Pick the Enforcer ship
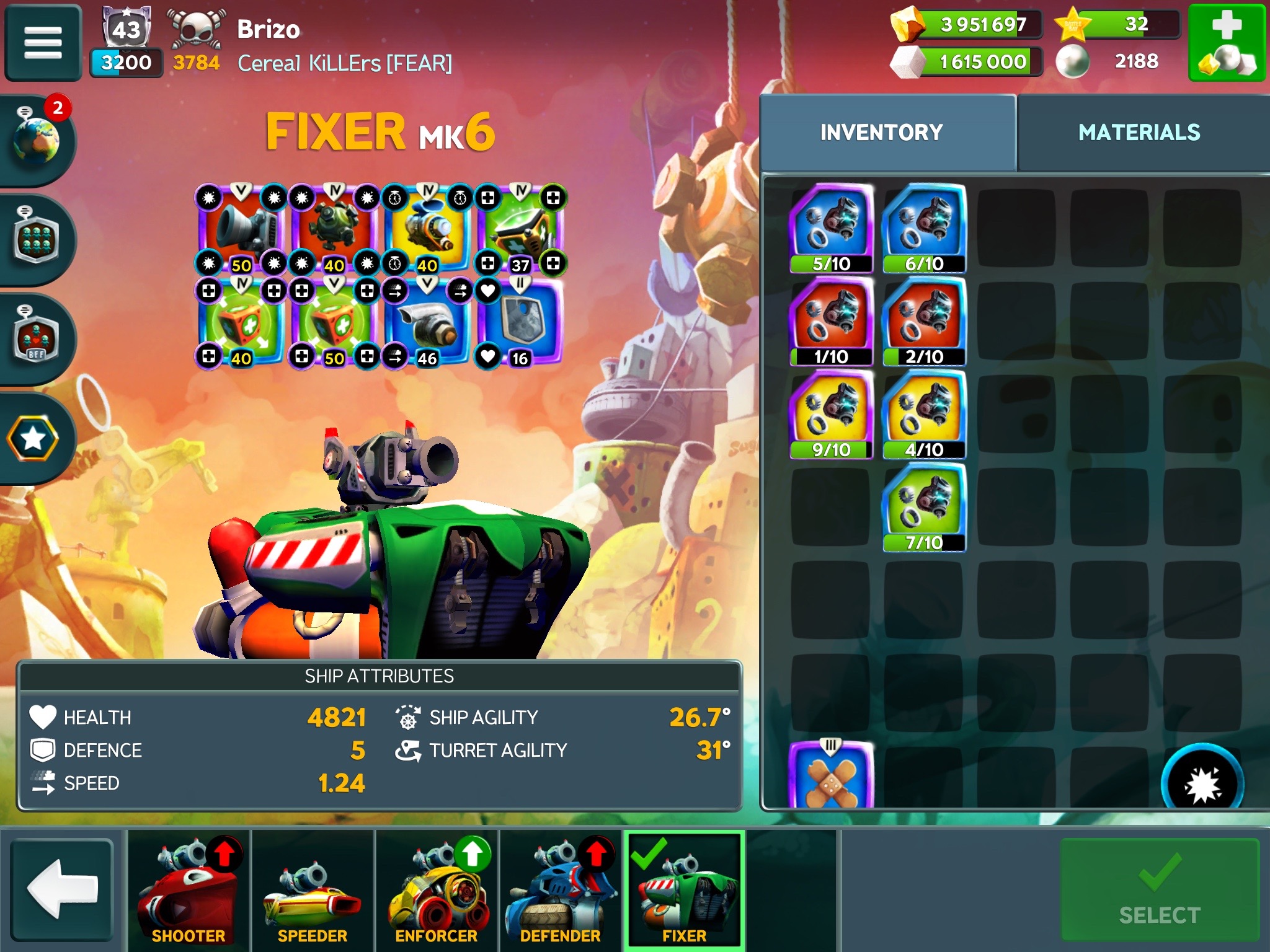The height and width of the screenshot is (952, 1270). tap(437, 889)
